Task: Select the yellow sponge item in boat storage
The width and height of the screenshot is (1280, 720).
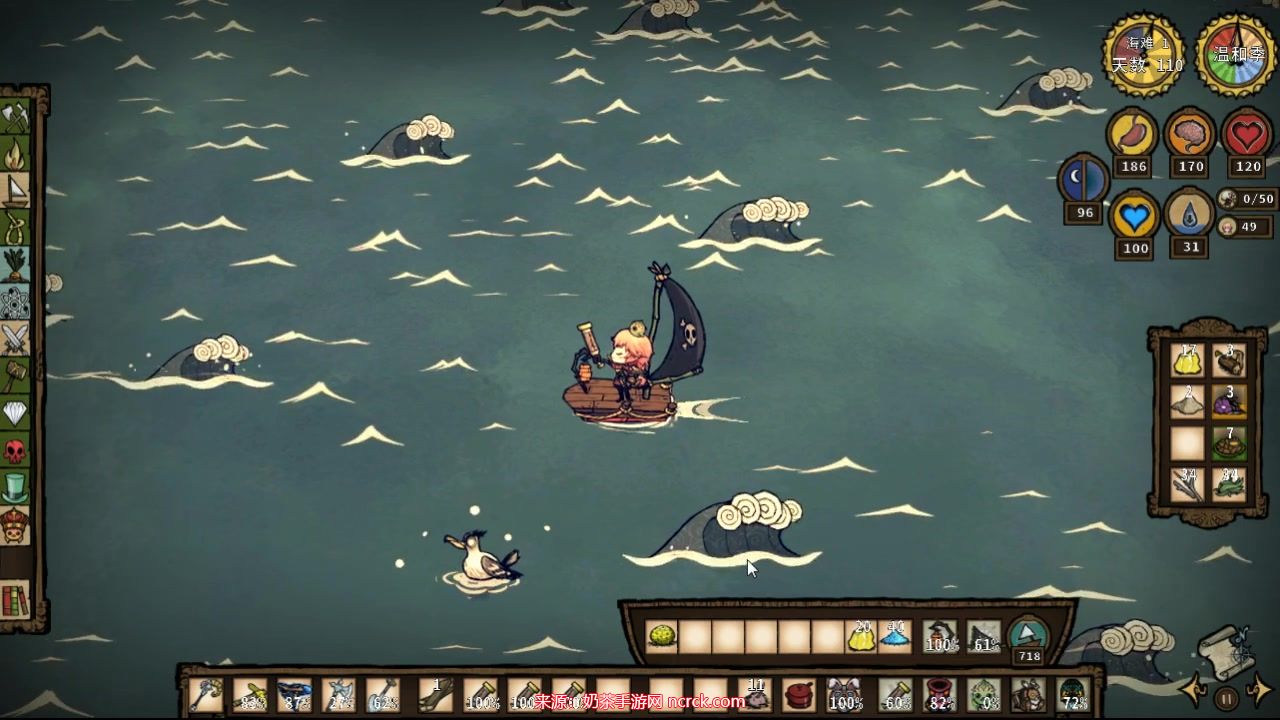Action: pyautogui.click(x=659, y=636)
